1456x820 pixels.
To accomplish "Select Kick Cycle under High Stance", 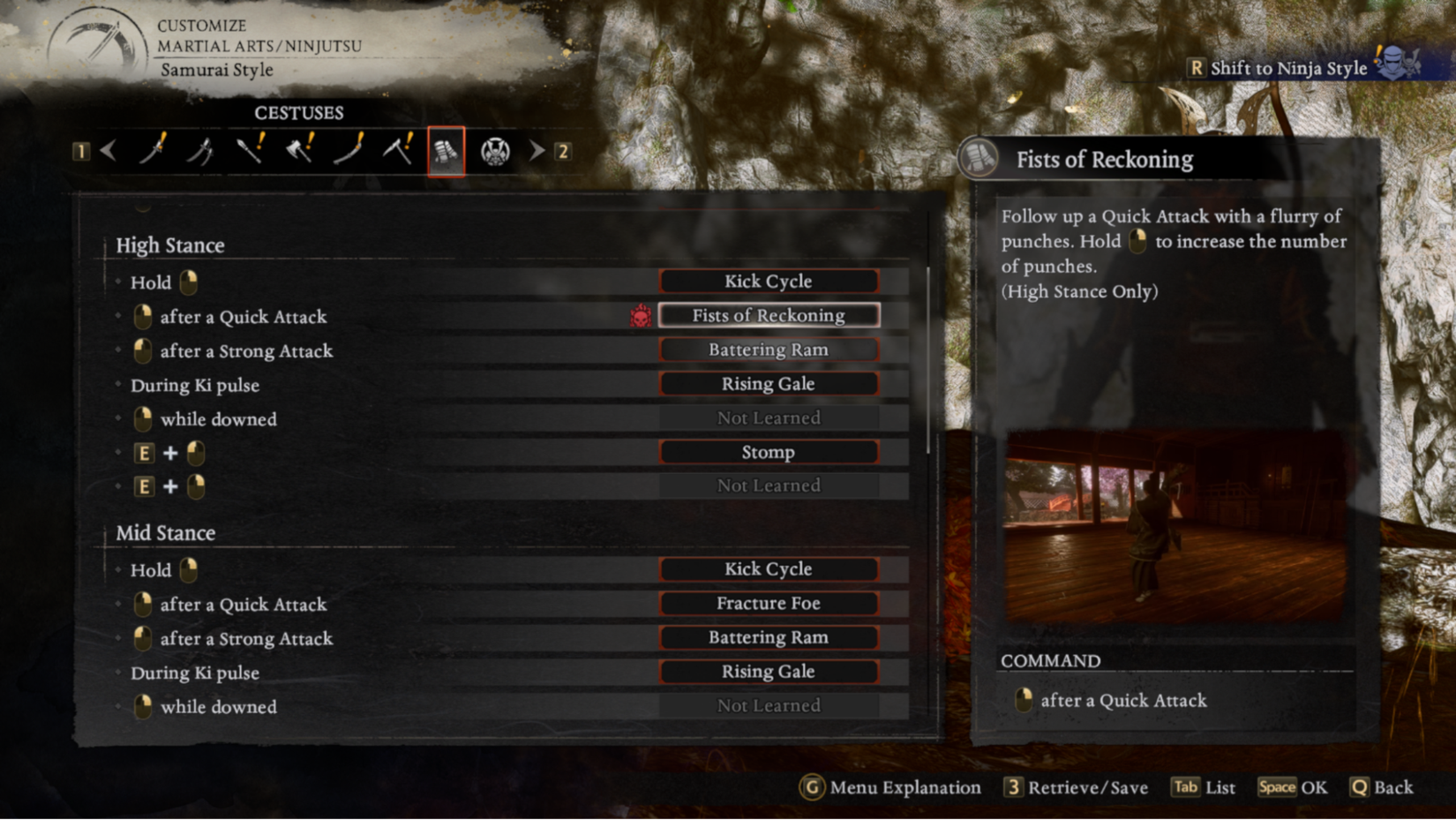I will (769, 281).
